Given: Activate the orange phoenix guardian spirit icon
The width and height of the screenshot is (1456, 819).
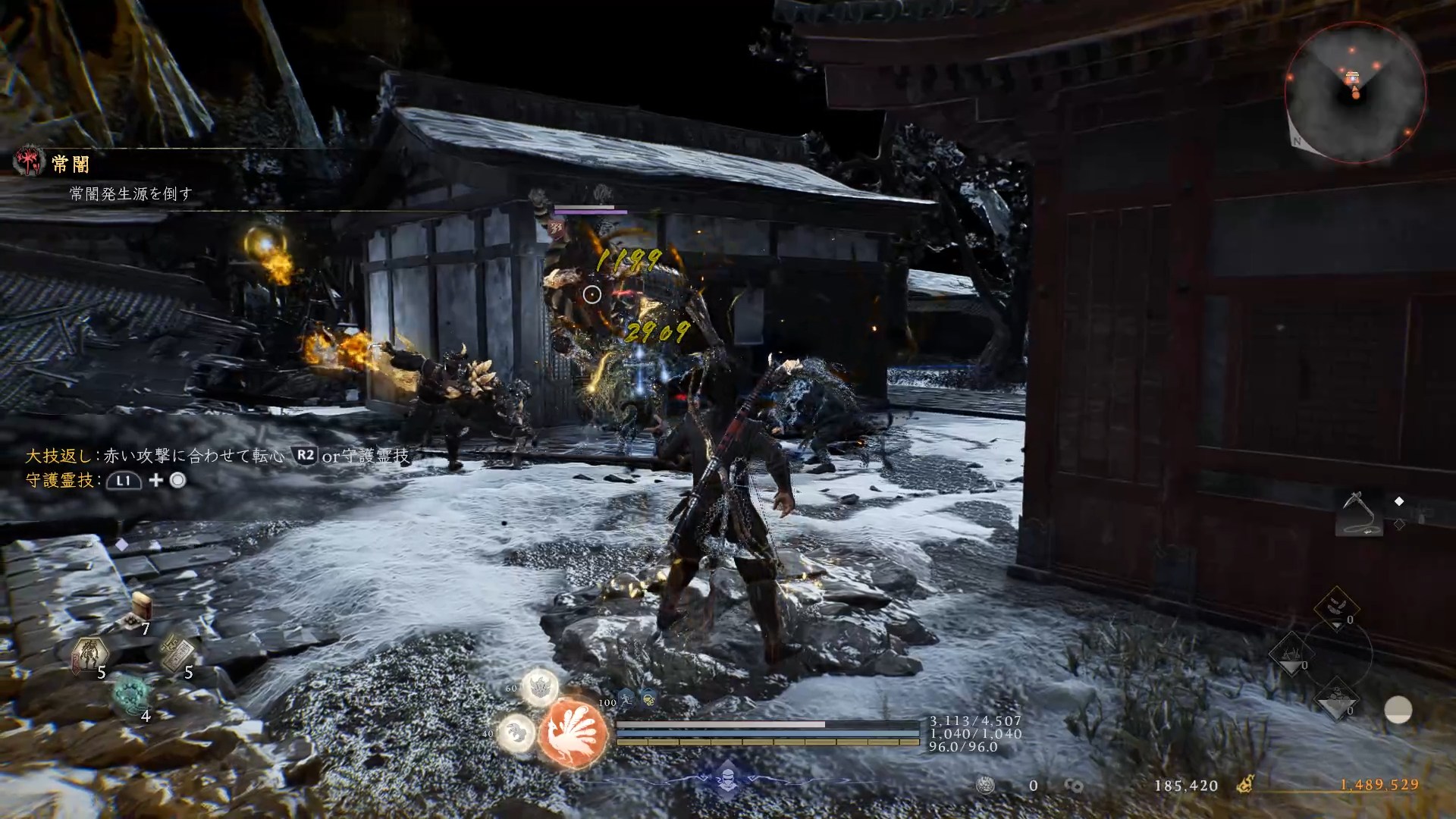Looking at the screenshot, I should [x=573, y=732].
